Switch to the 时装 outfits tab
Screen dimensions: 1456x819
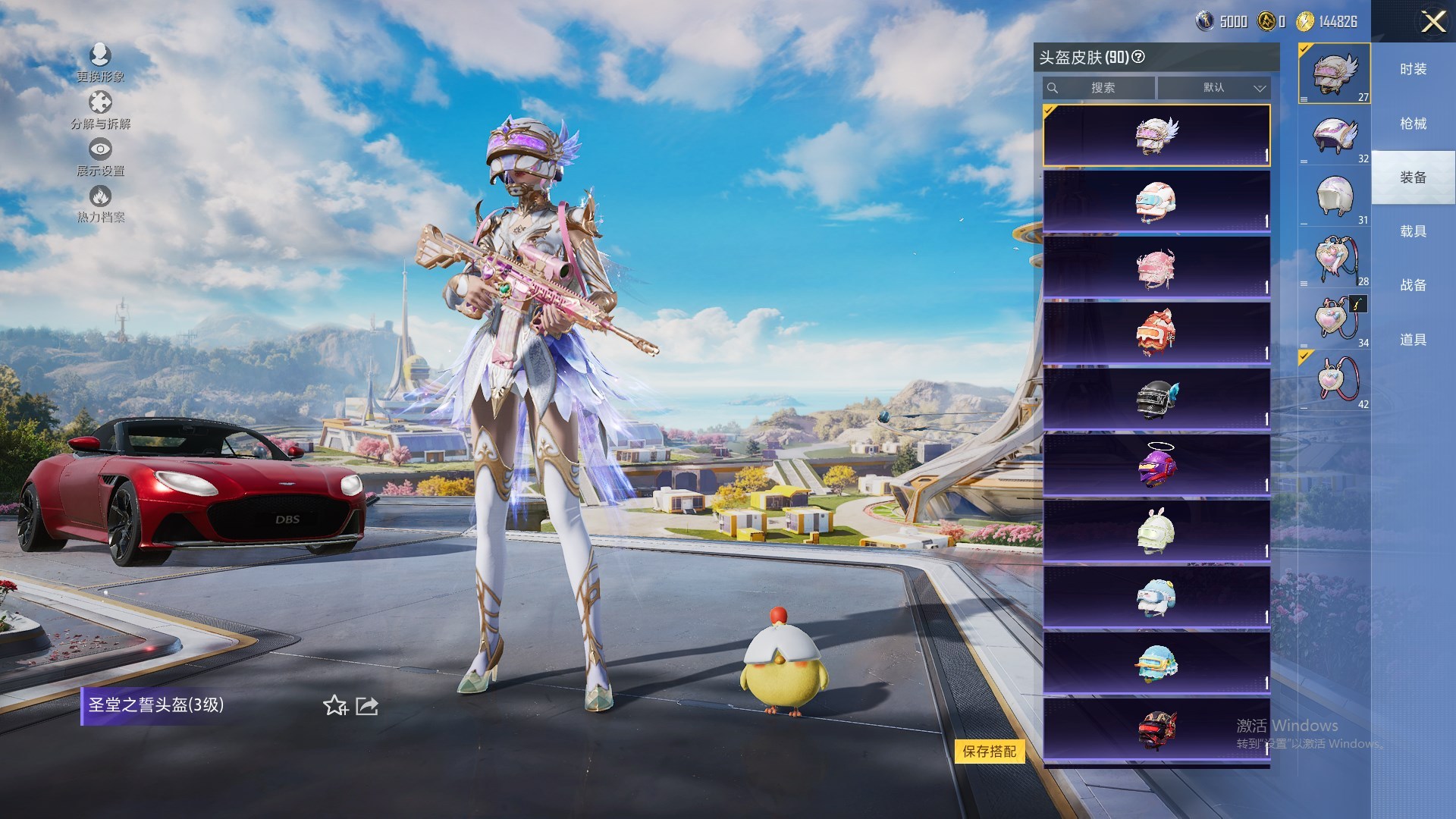pyautogui.click(x=1413, y=69)
